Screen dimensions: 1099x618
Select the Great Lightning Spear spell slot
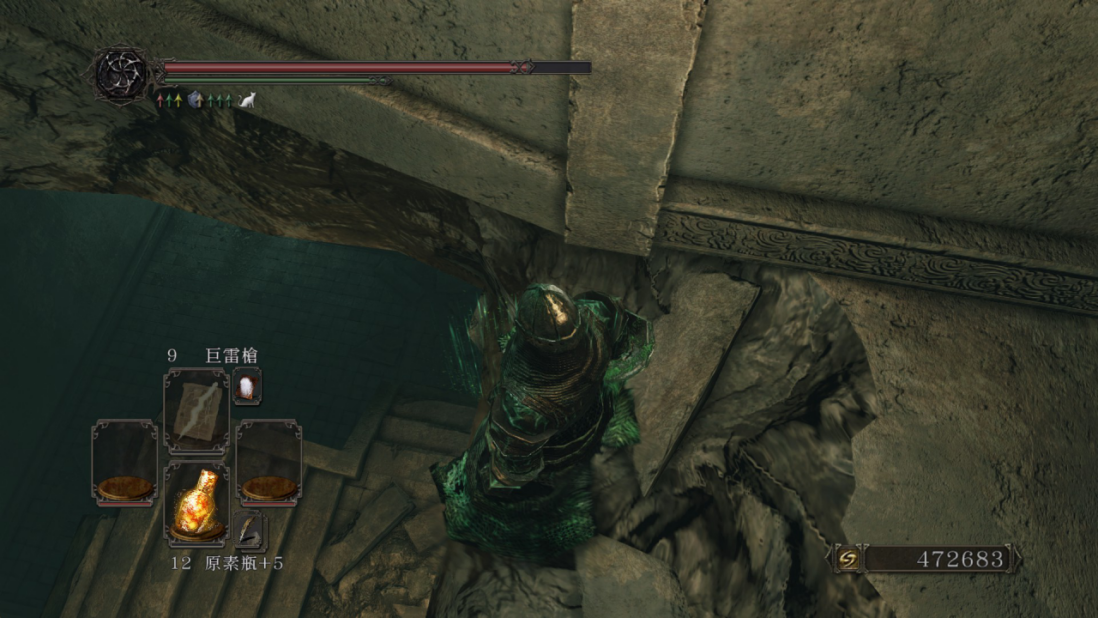(x=196, y=411)
